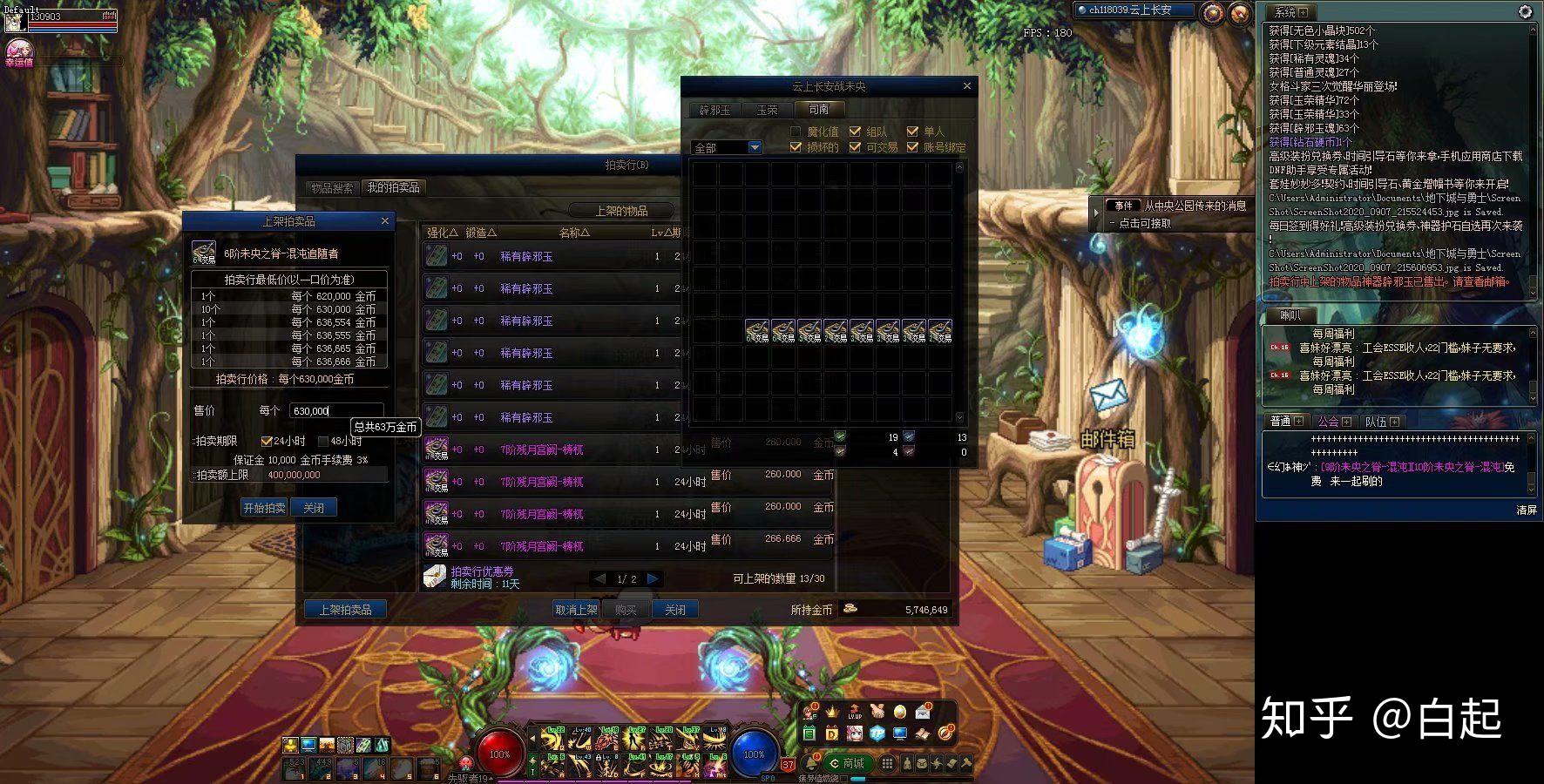Close the 上架拍卖品 listing dialog
Viewport: 1544px width, 784px height.
click(385, 221)
